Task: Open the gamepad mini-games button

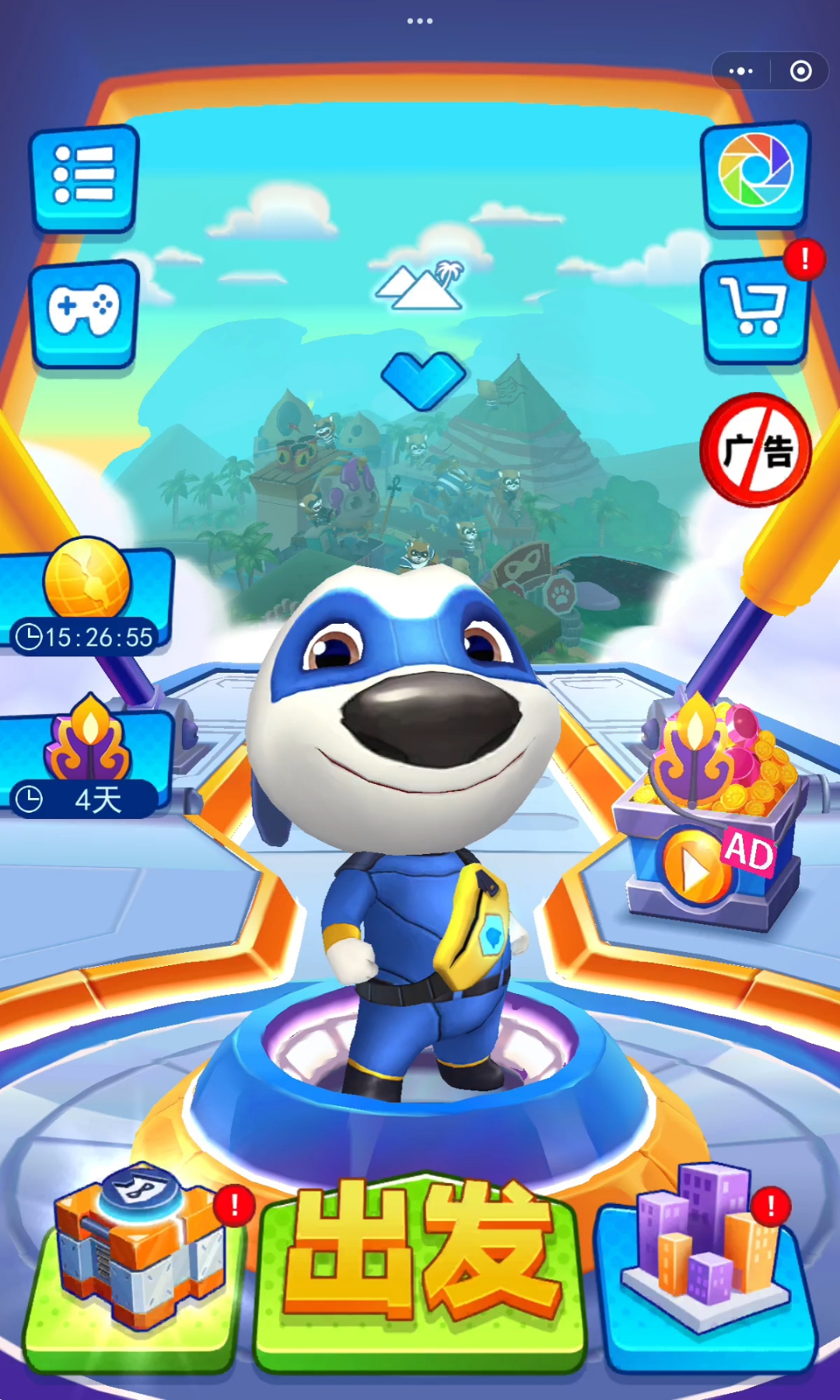Action: (x=84, y=311)
